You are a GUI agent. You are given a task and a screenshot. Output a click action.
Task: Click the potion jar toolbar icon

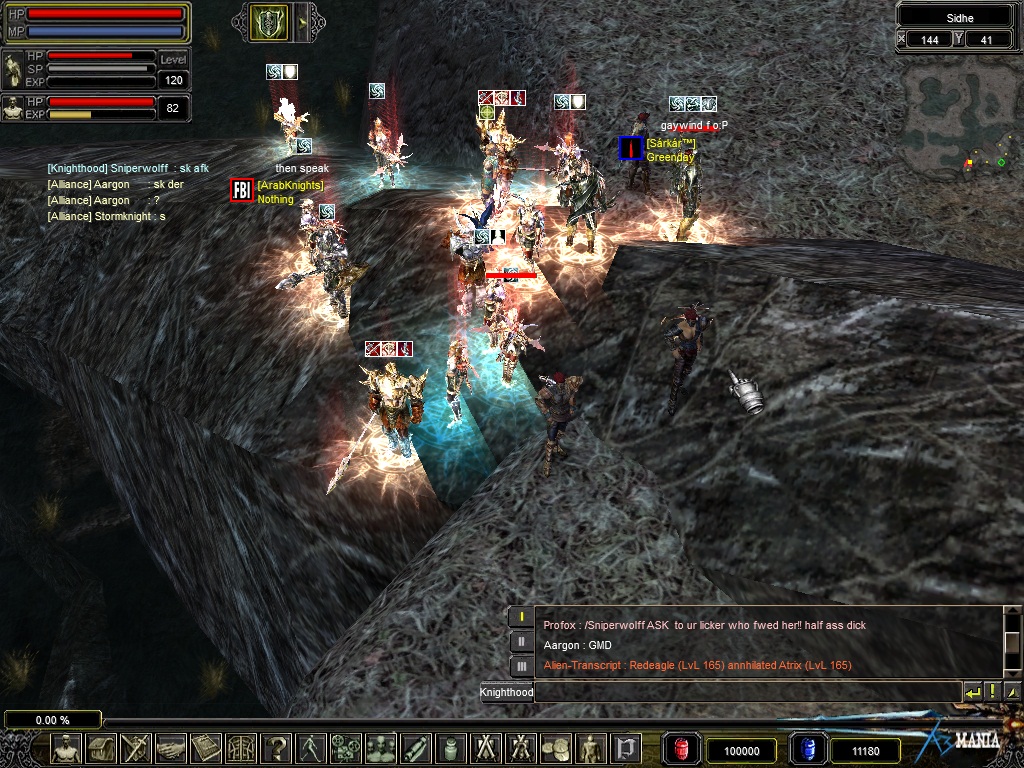(450, 748)
